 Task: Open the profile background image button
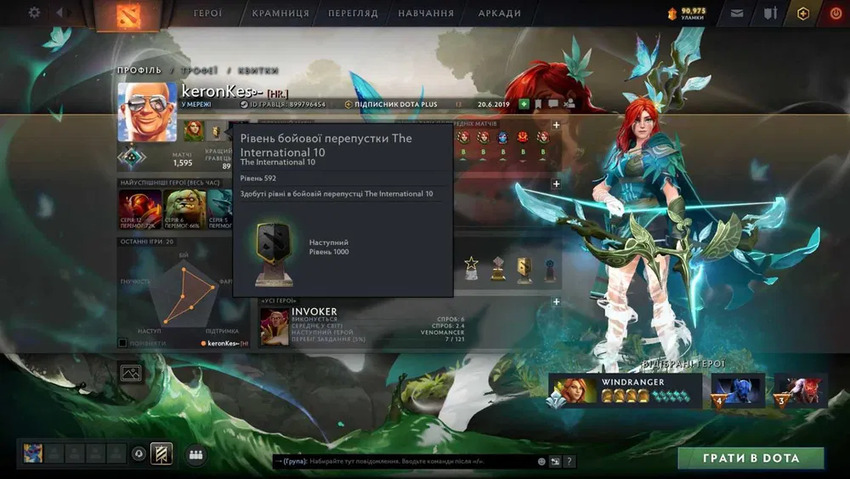(x=130, y=373)
